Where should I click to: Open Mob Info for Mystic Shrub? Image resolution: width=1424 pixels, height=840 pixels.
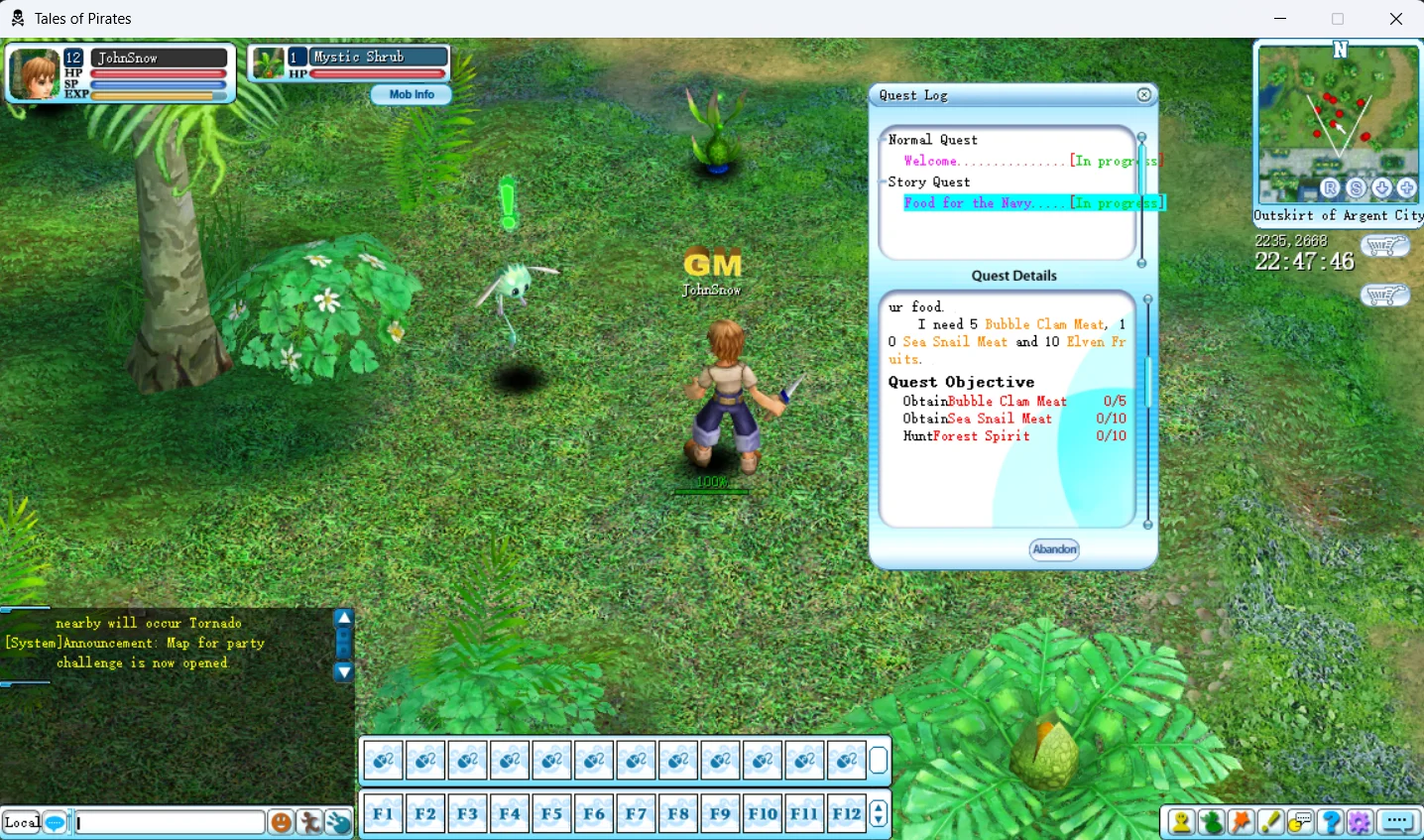click(412, 94)
